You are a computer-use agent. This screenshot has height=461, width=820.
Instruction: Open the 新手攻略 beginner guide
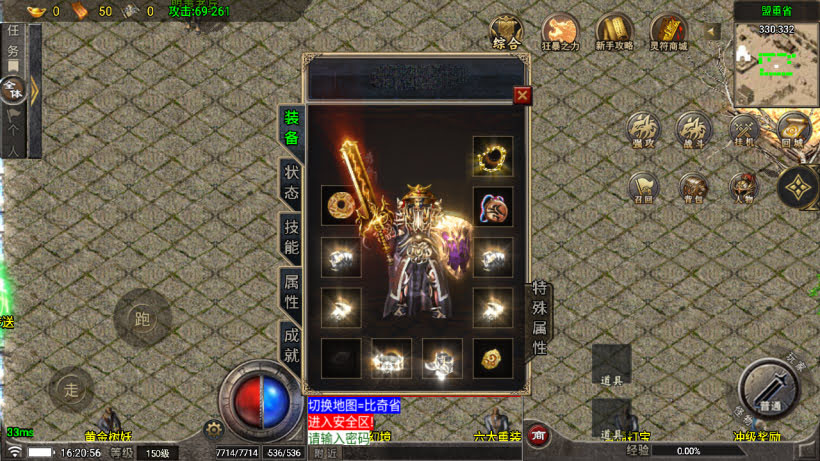tap(614, 33)
